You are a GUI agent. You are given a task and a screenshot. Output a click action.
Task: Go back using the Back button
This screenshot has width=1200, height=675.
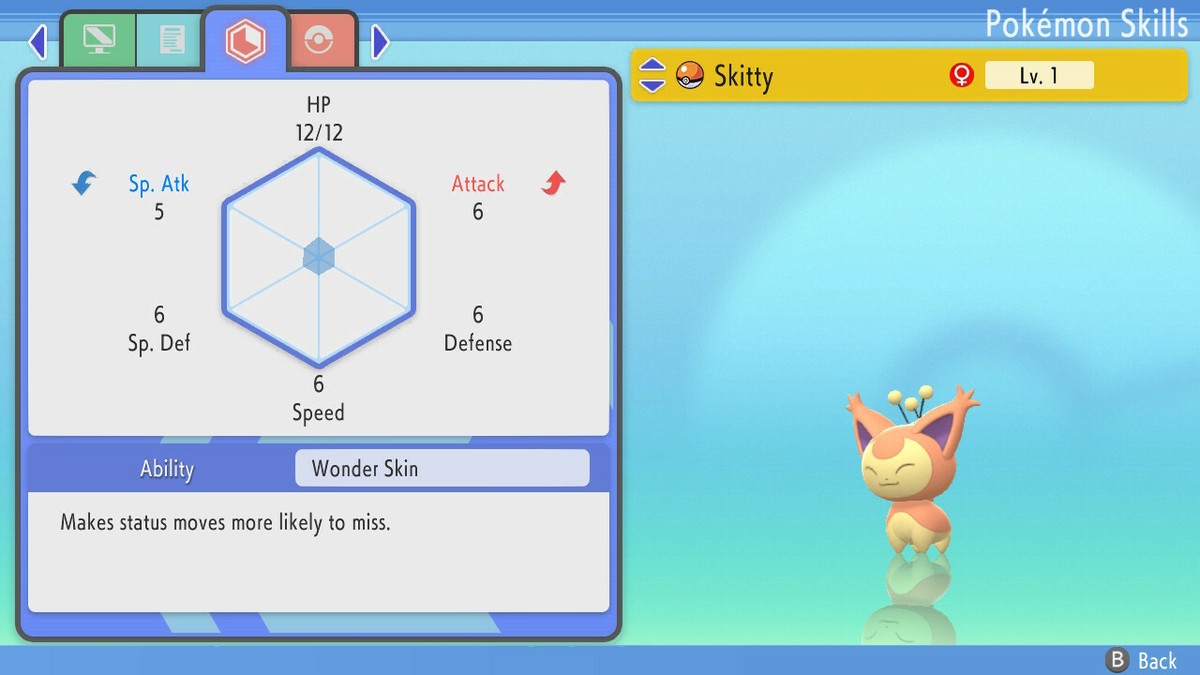tap(1142, 660)
